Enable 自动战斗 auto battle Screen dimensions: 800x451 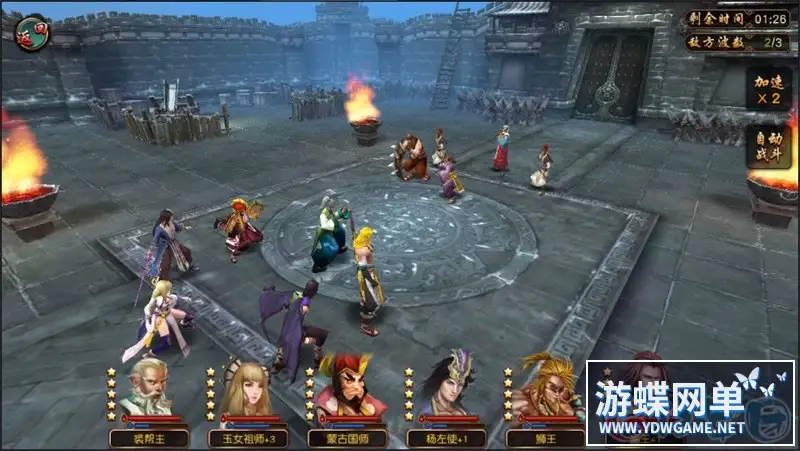(769, 148)
